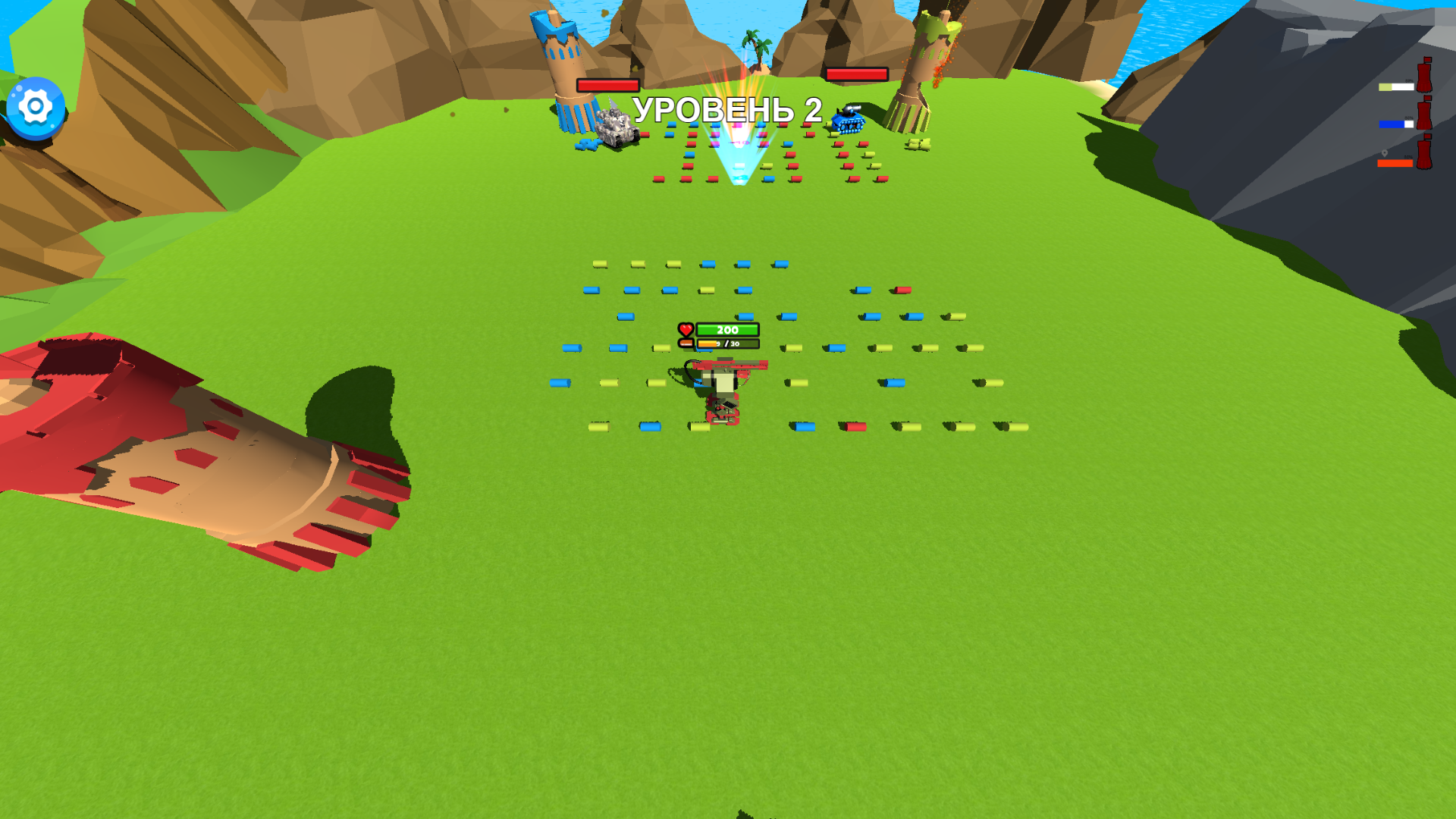Viewport: 1456px width, 819px height.
Task: Click the green 200 health bar
Action: coord(726,330)
